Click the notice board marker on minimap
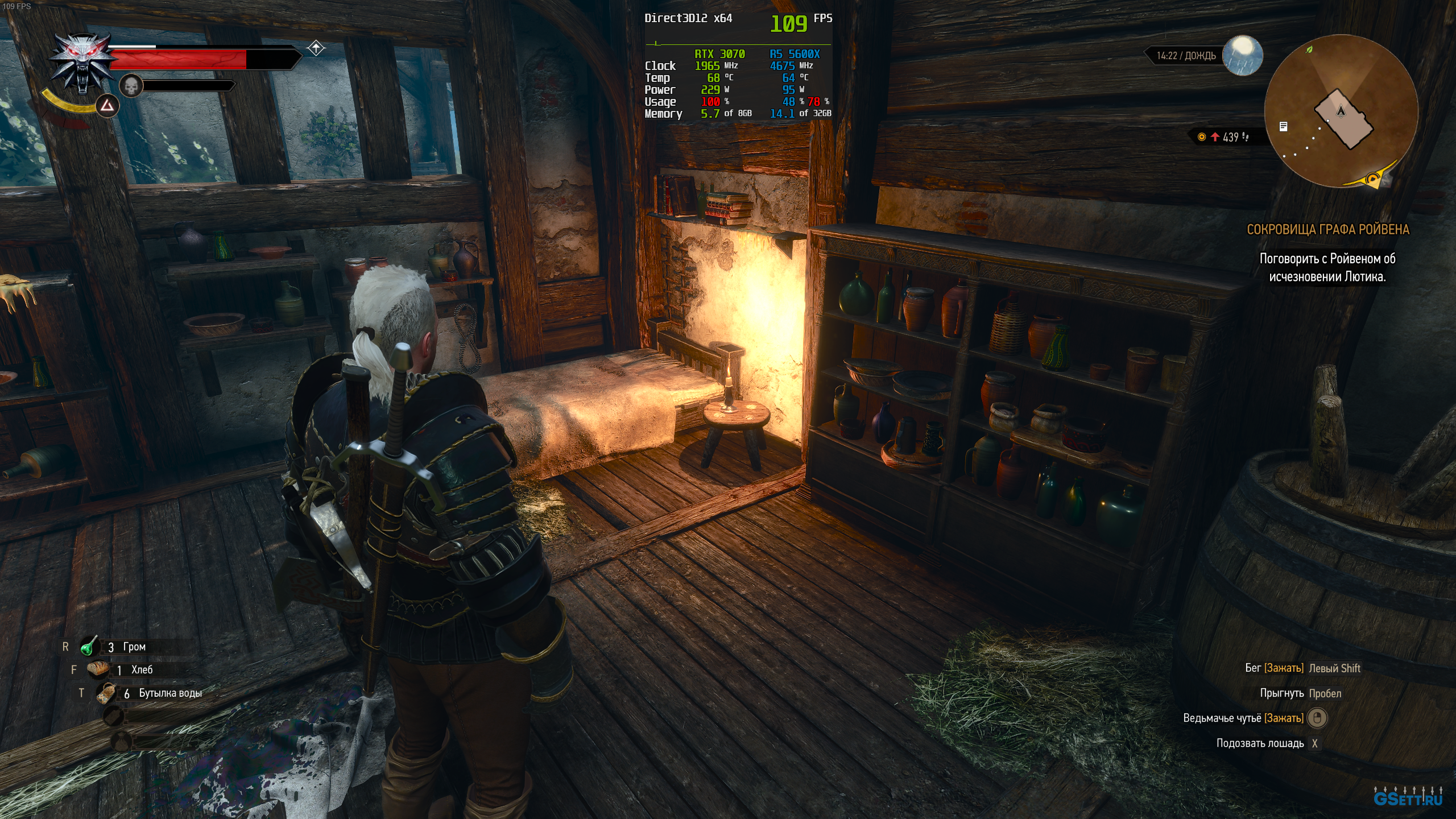1456x819 pixels. (x=1283, y=126)
